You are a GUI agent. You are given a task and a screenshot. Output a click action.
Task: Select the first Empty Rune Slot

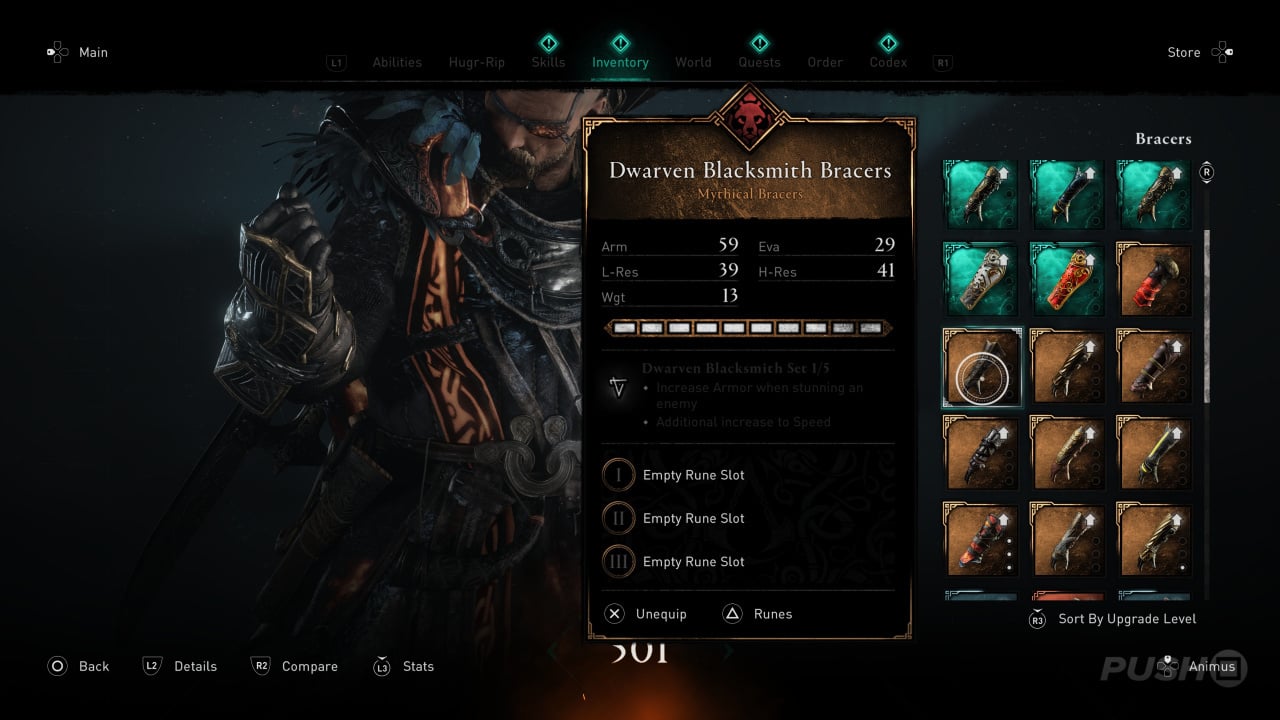point(693,475)
